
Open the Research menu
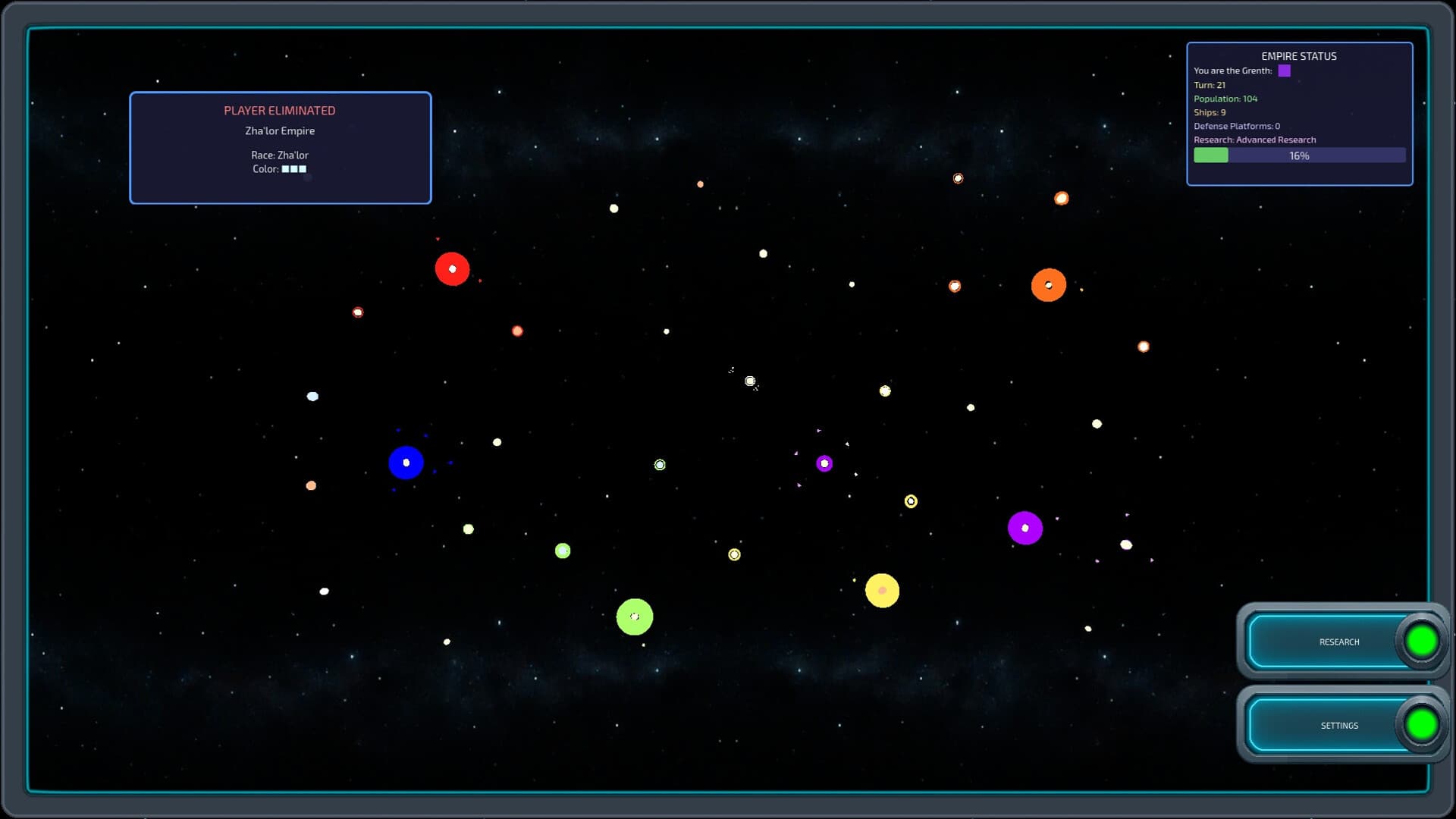[1341, 642]
